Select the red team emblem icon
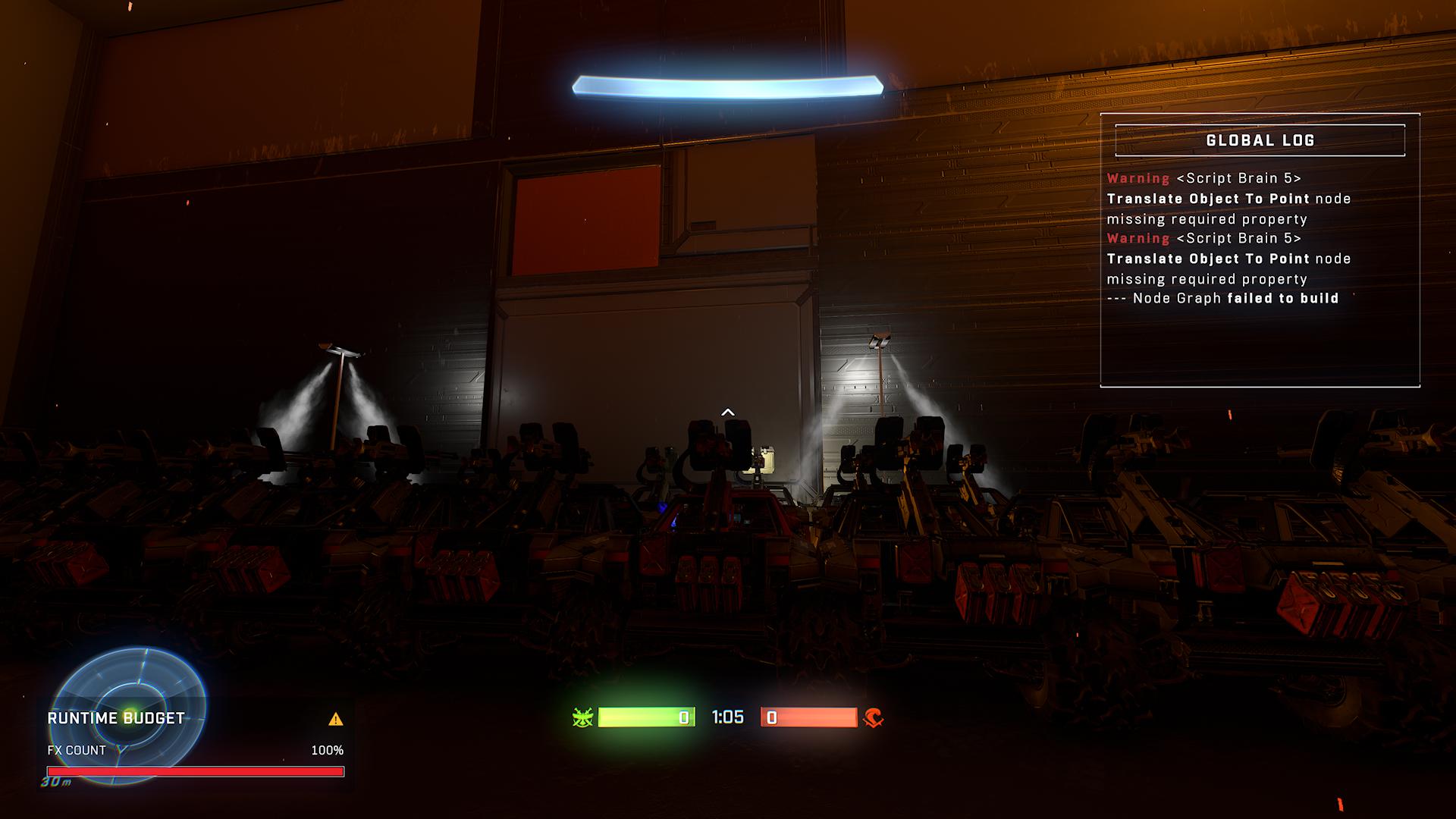The image size is (1456, 819). click(x=873, y=717)
